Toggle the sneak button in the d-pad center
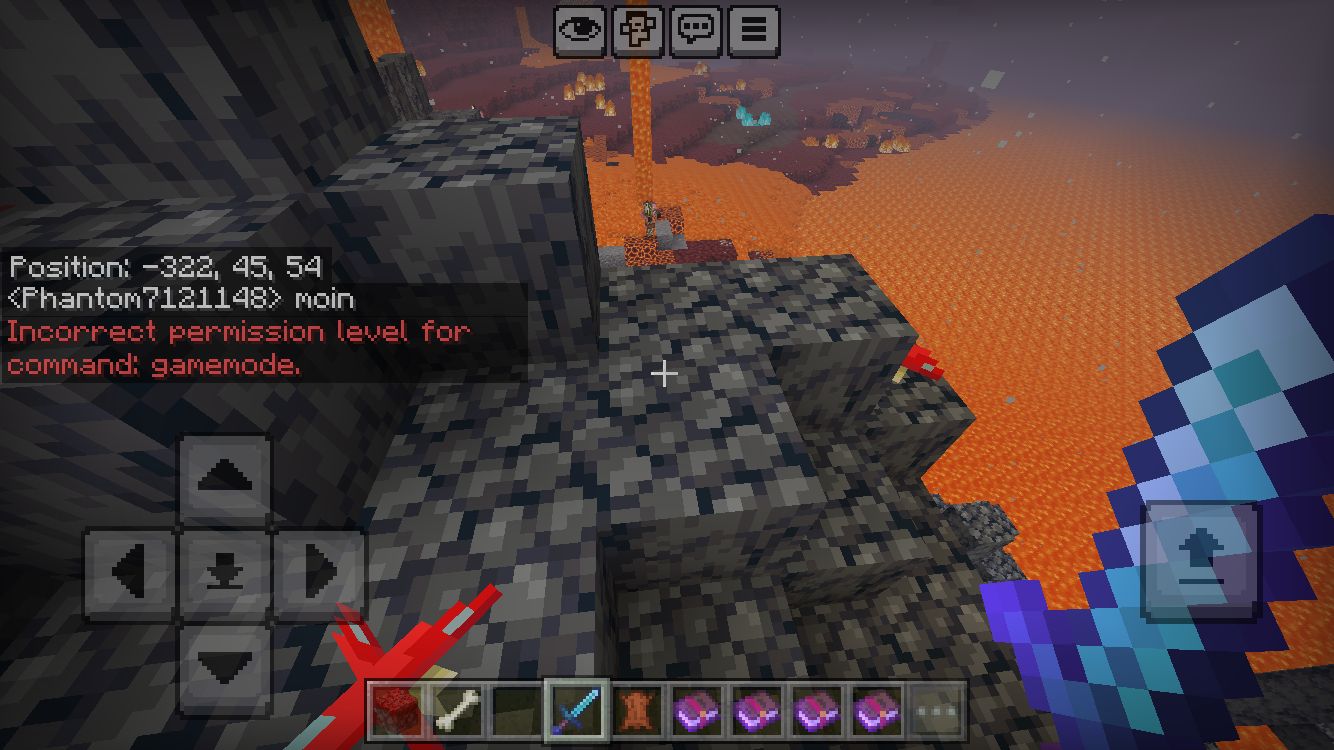This screenshot has height=750, width=1334. point(224,573)
